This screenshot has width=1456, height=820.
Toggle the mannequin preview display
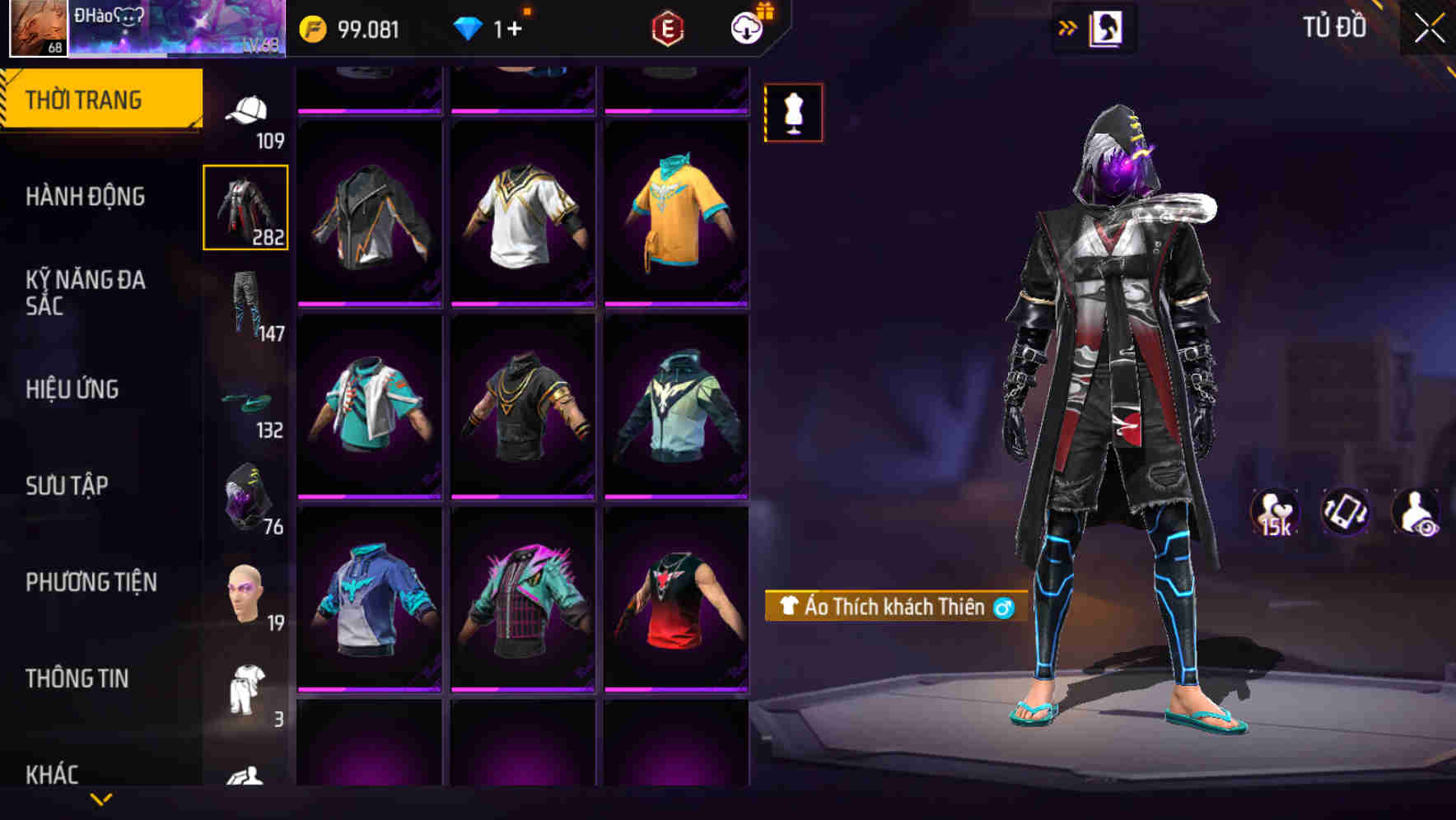[793, 113]
